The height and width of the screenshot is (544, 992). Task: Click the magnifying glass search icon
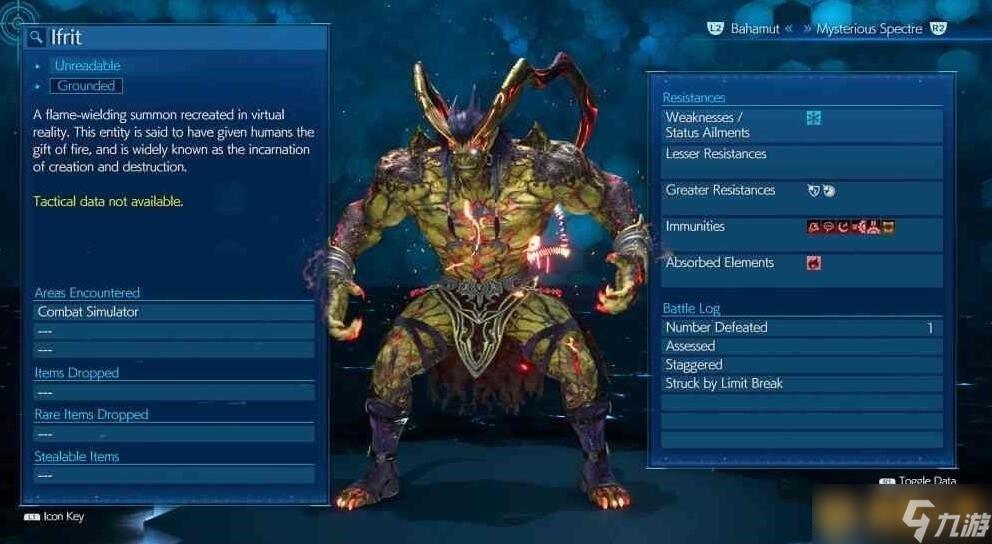pos(37,38)
